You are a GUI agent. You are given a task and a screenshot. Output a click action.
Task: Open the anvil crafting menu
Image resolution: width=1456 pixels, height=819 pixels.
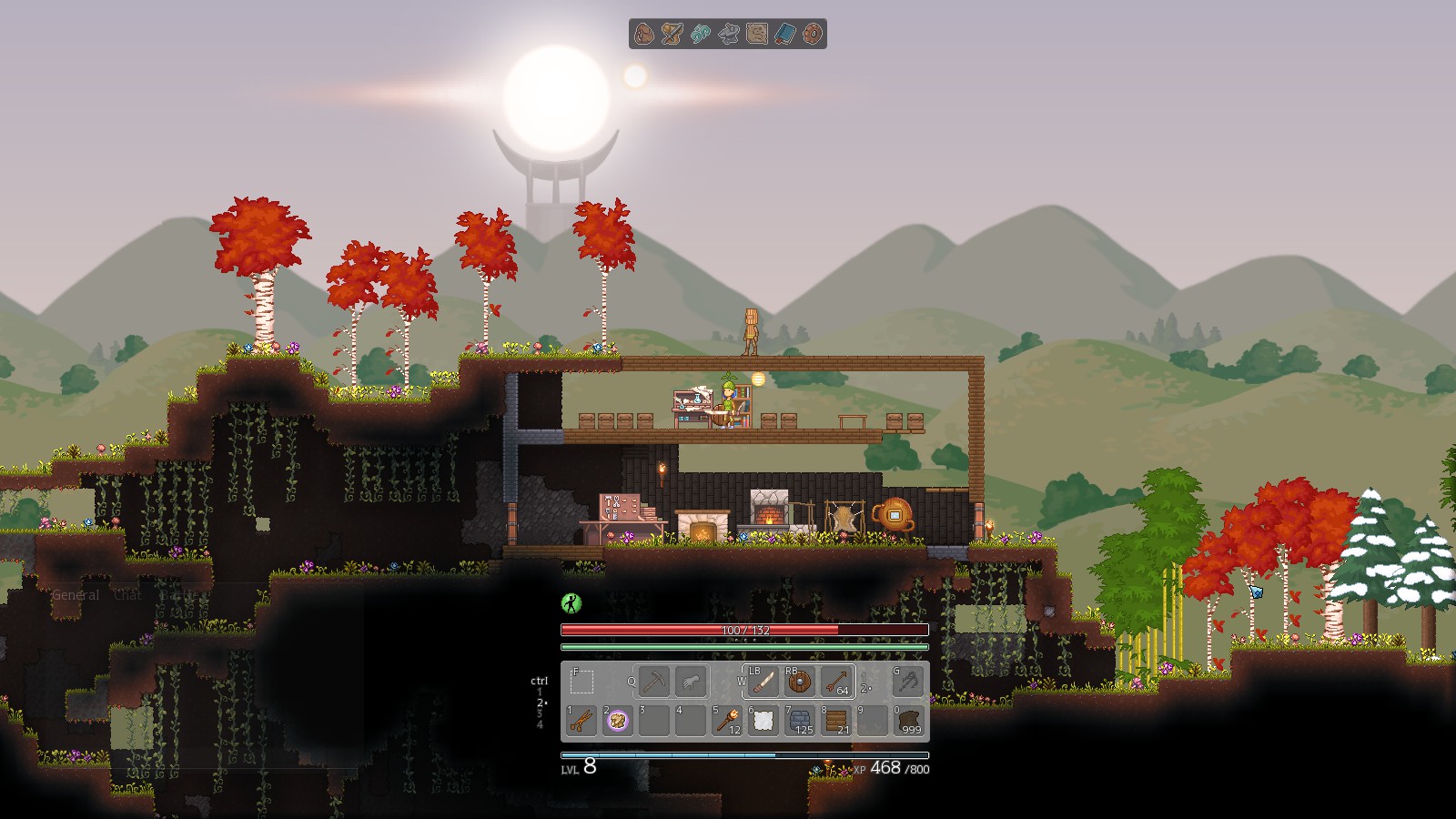point(728,35)
